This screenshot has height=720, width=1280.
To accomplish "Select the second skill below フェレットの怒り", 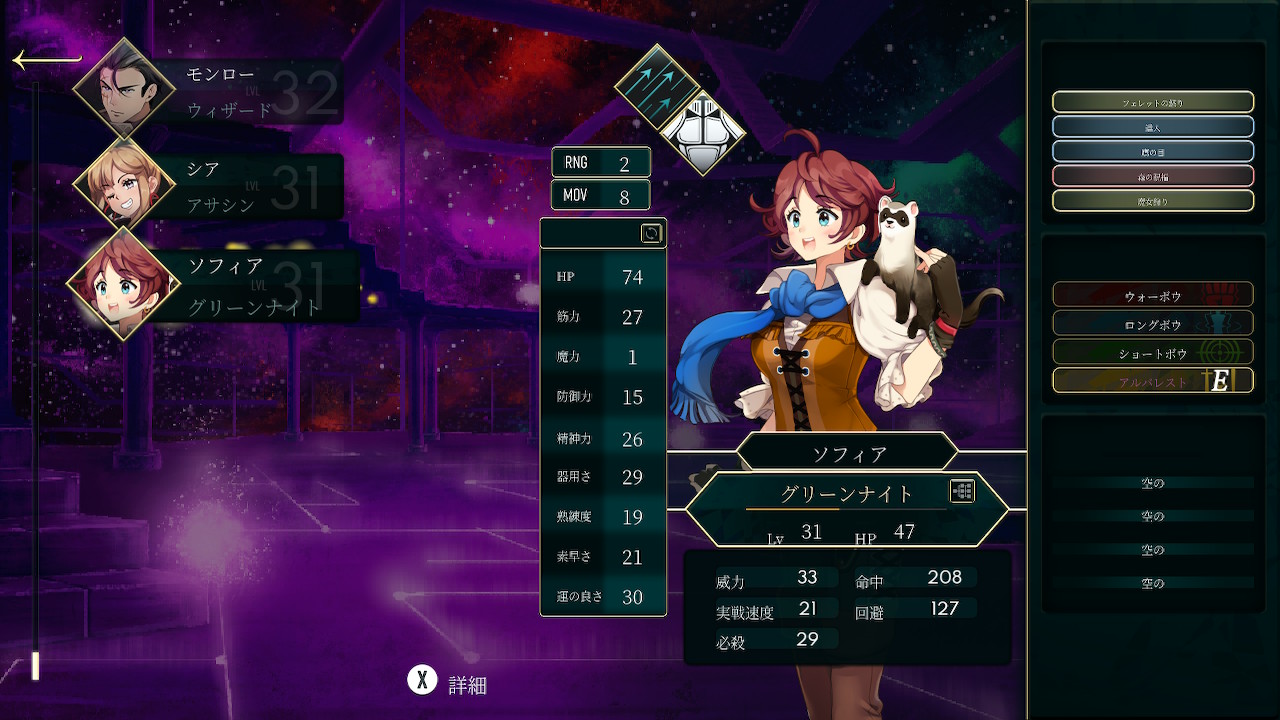I will [x=1152, y=127].
